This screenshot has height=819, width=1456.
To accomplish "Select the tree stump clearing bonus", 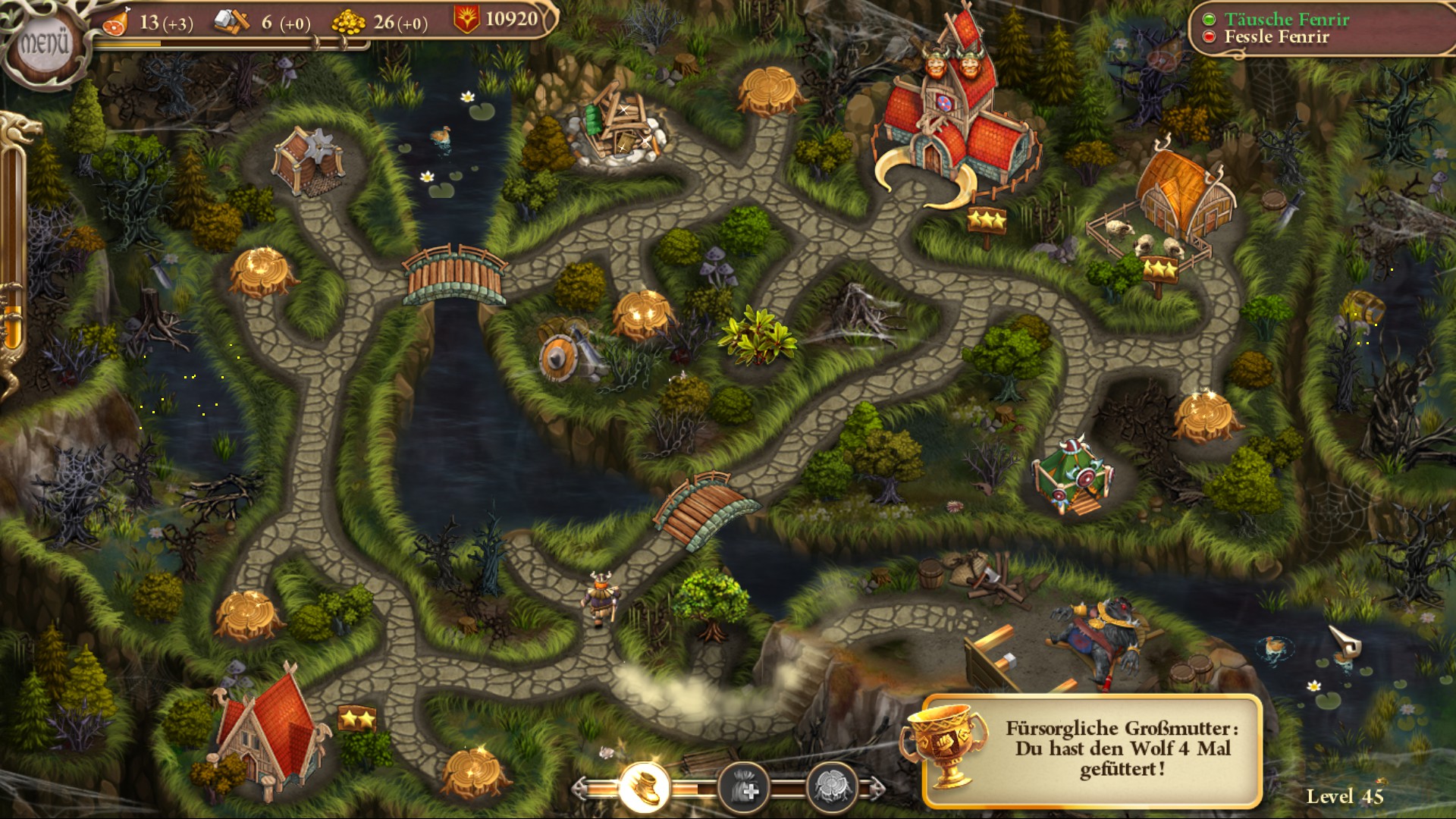I will (x=834, y=786).
